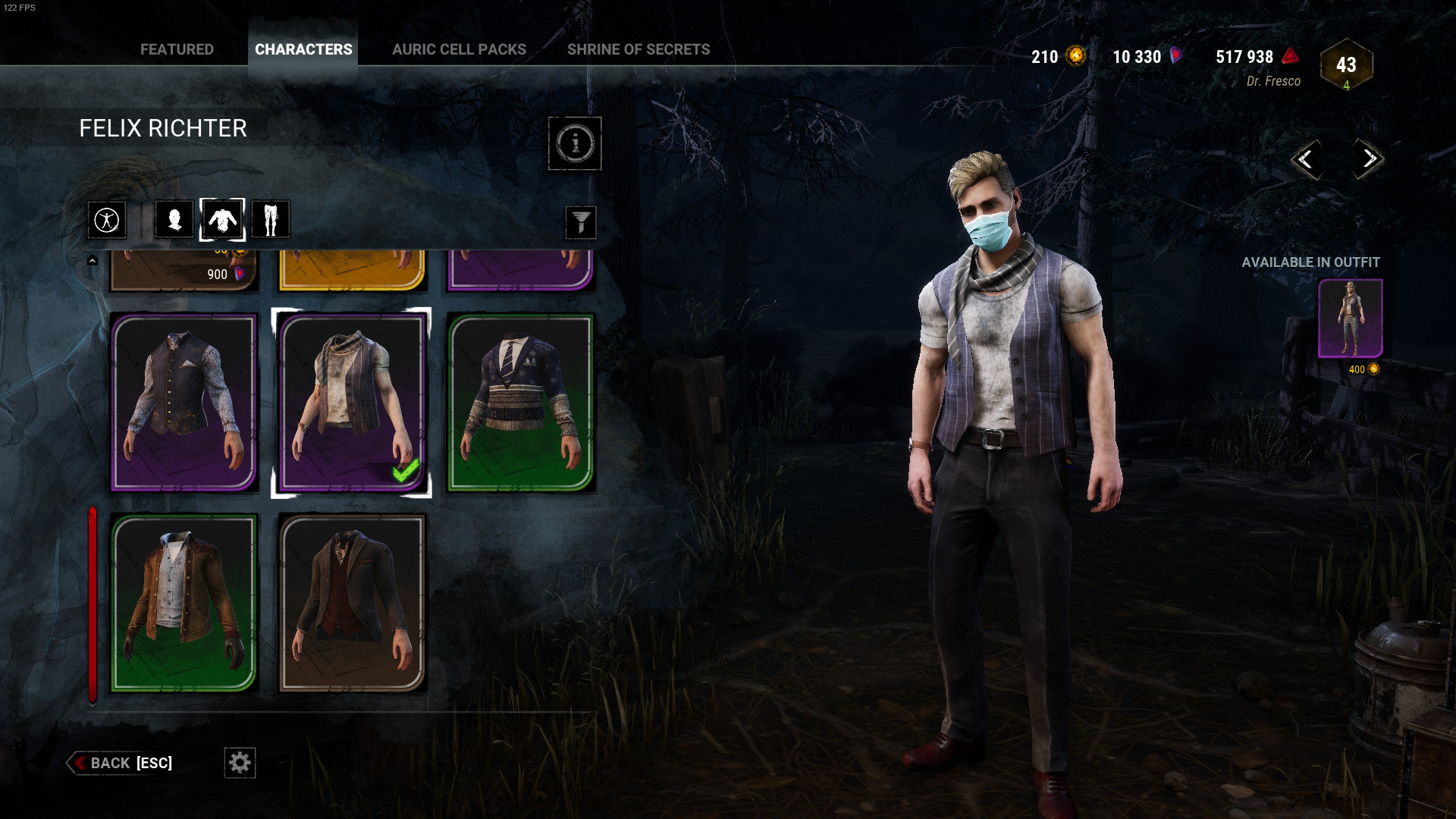1456x819 pixels.
Task: Choose the full outfit category icon
Action: tap(107, 219)
